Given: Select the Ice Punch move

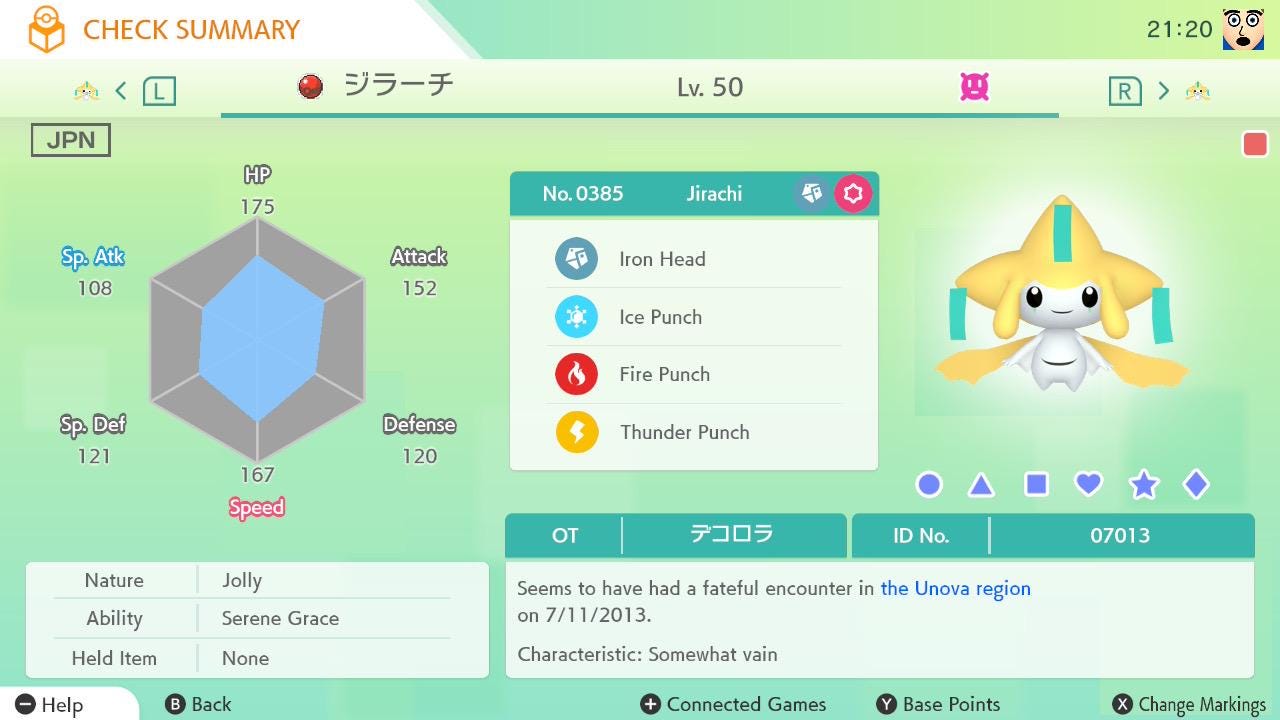Looking at the screenshot, I should coord(660,317).
